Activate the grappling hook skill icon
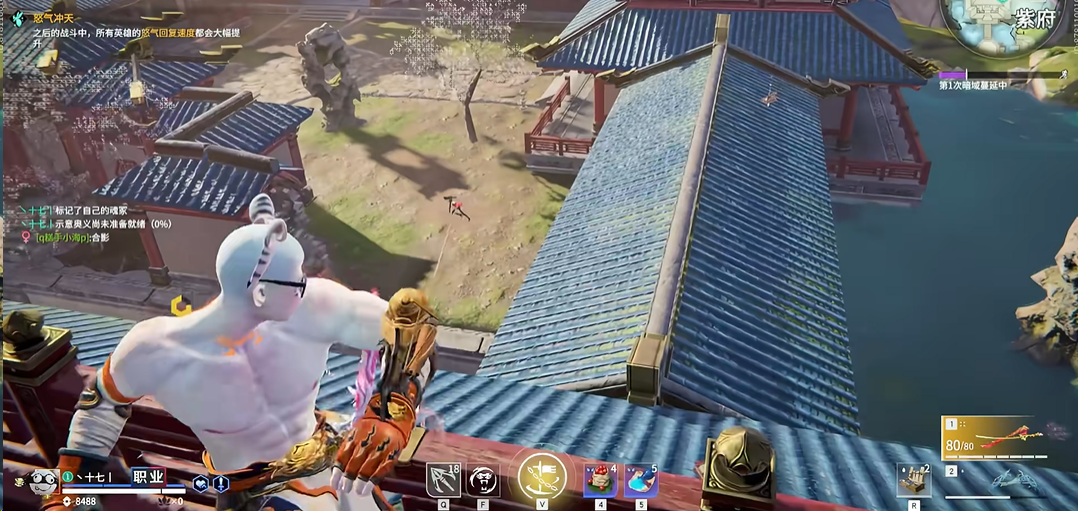This screenshot has width=1078, height=511. (442, 480)
